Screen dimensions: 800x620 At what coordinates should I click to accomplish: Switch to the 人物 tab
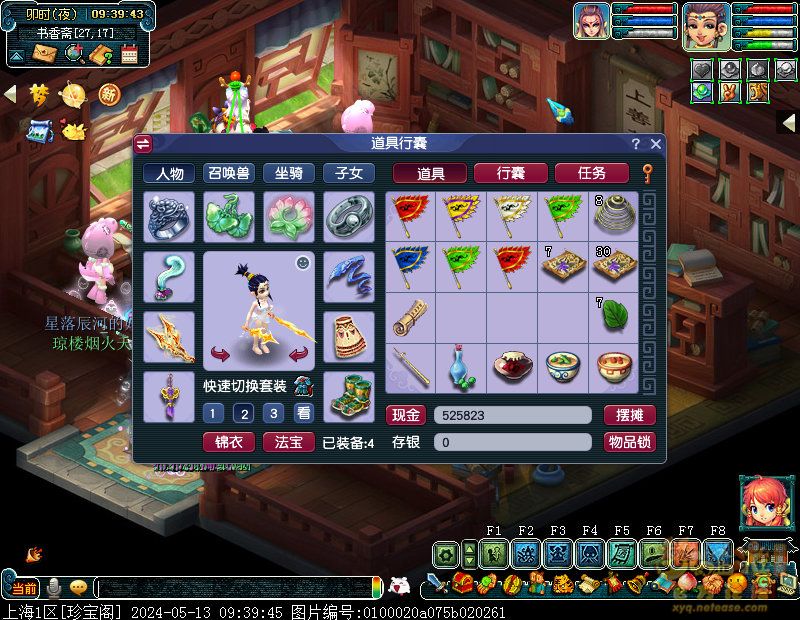pos(169,173)
